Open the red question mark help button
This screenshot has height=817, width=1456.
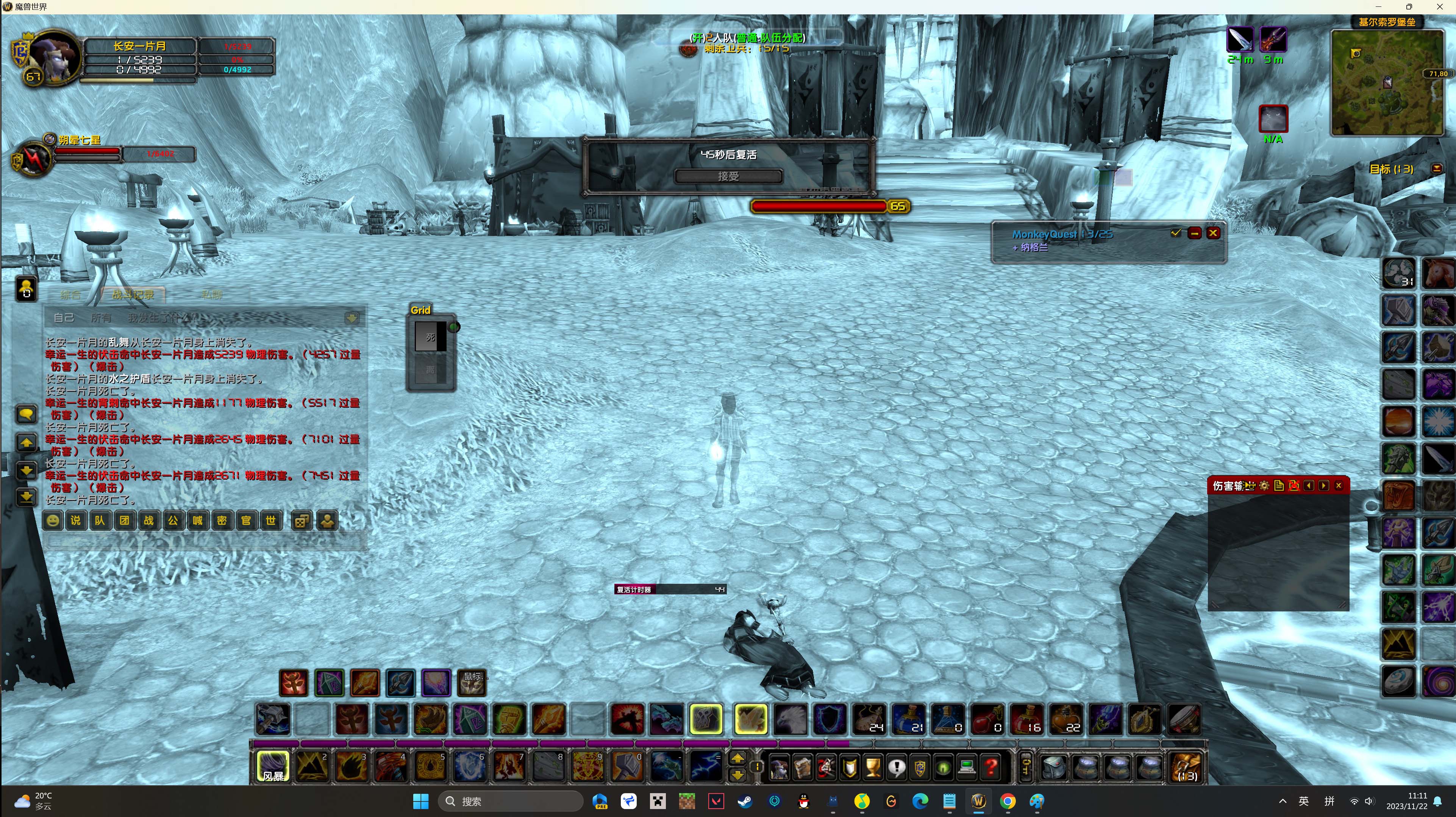(x=990, y=767)
